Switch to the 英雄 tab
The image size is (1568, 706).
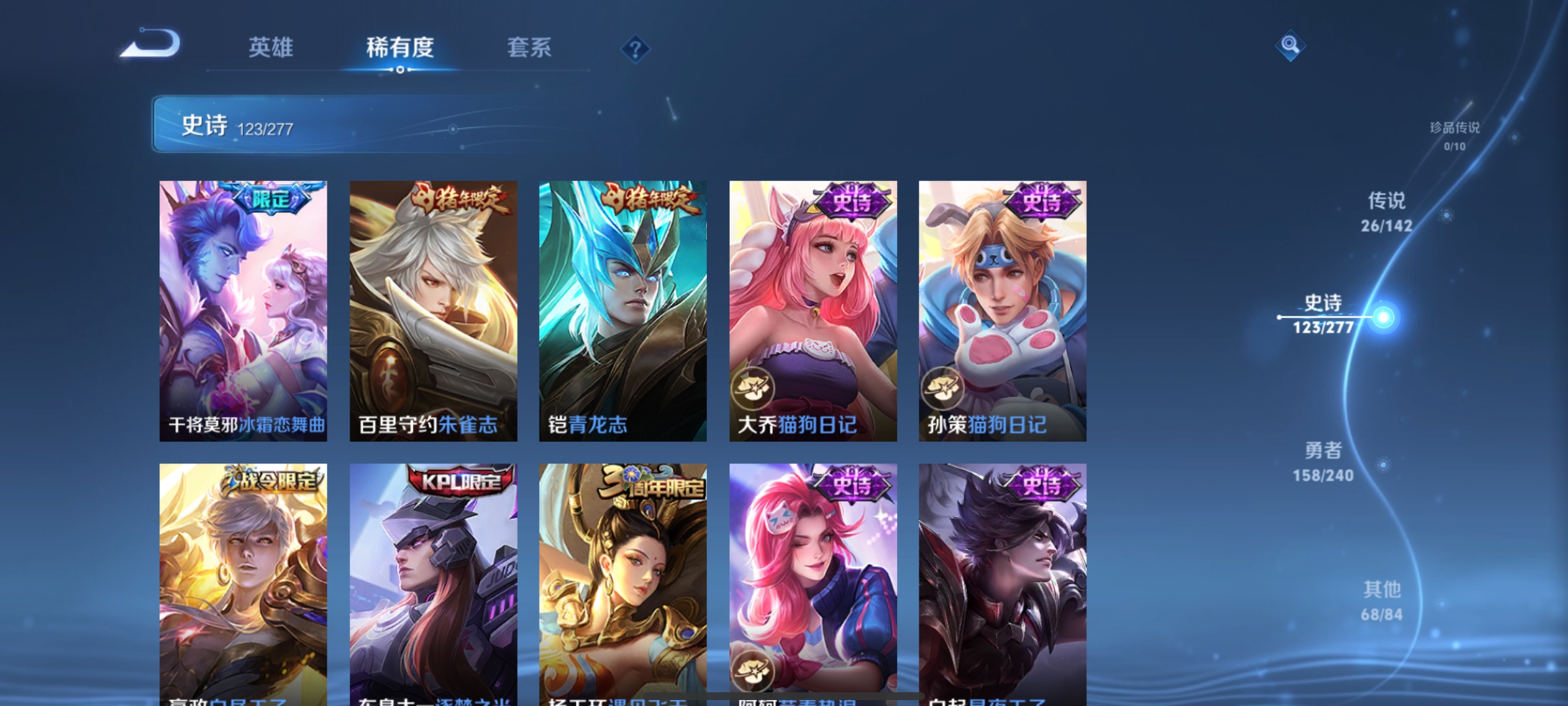tap(271, 48)
